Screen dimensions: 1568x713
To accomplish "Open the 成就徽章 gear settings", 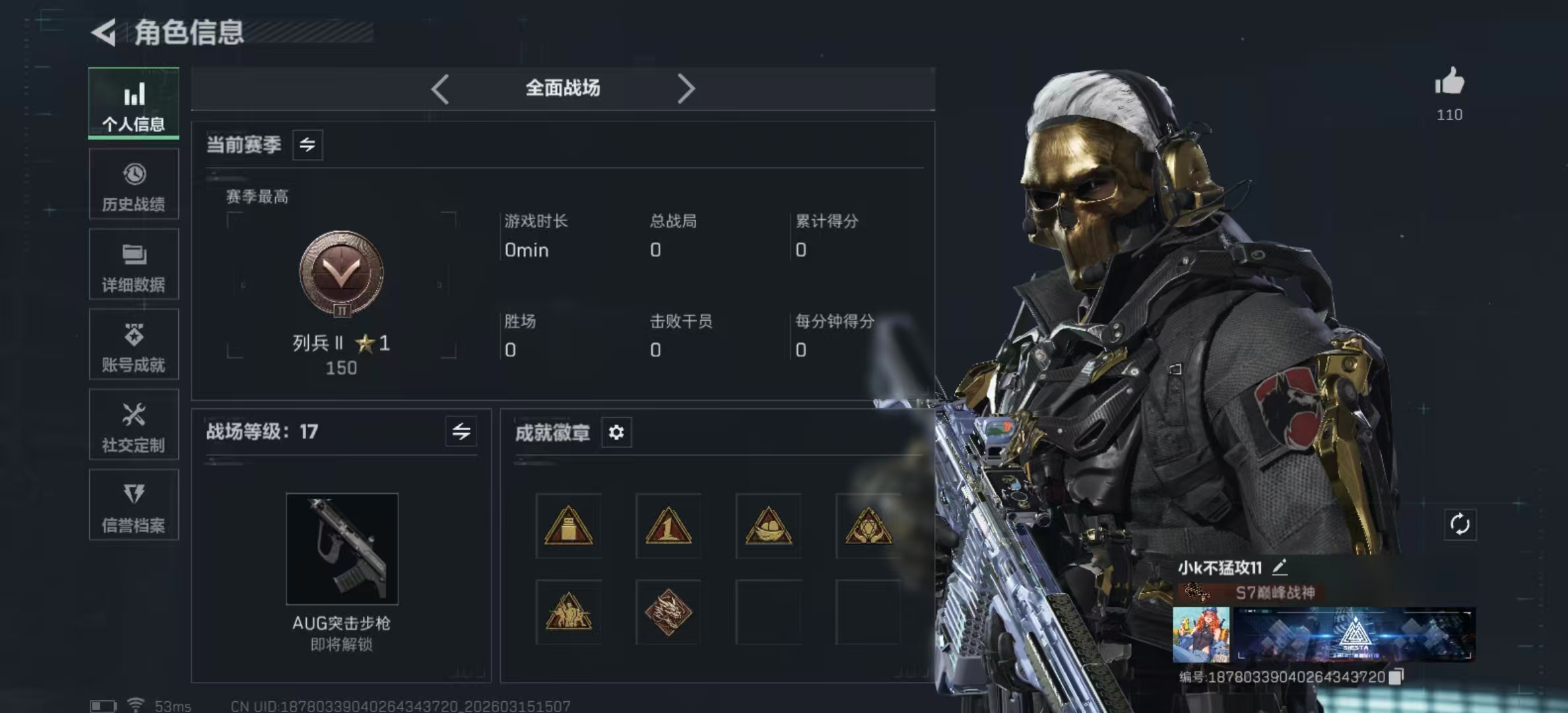I will click(616, 432).
